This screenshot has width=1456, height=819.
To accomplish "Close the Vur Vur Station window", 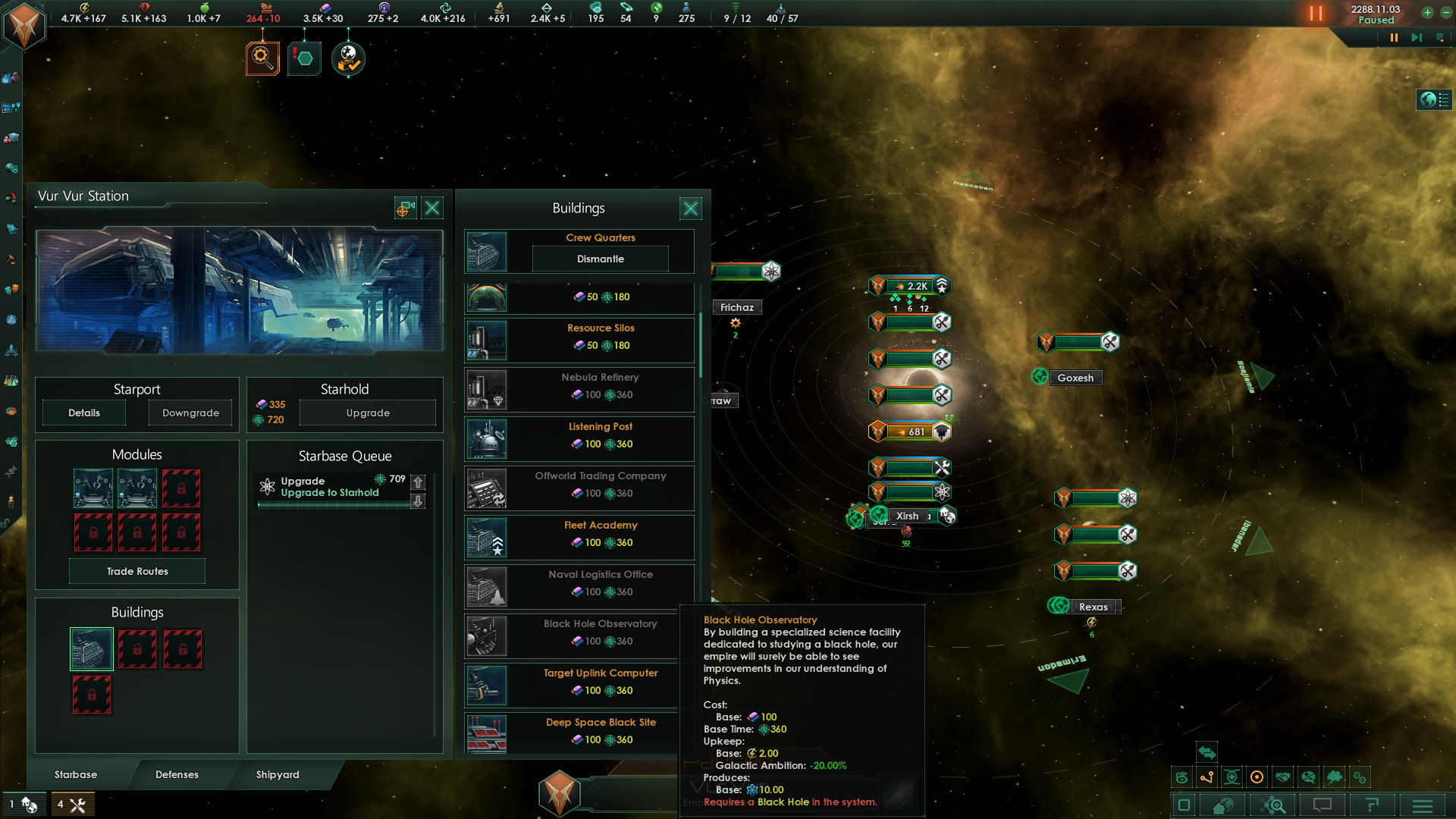I will coord(432,209).
